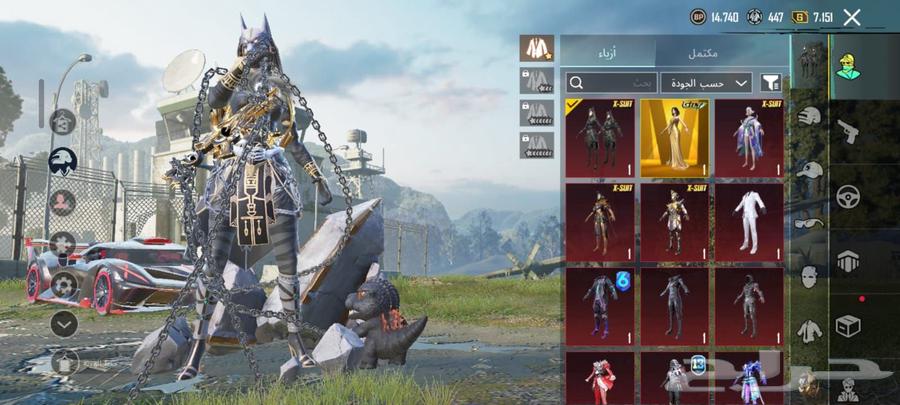Open the helmet category
900x405 pixels.
tap(809, 117)
